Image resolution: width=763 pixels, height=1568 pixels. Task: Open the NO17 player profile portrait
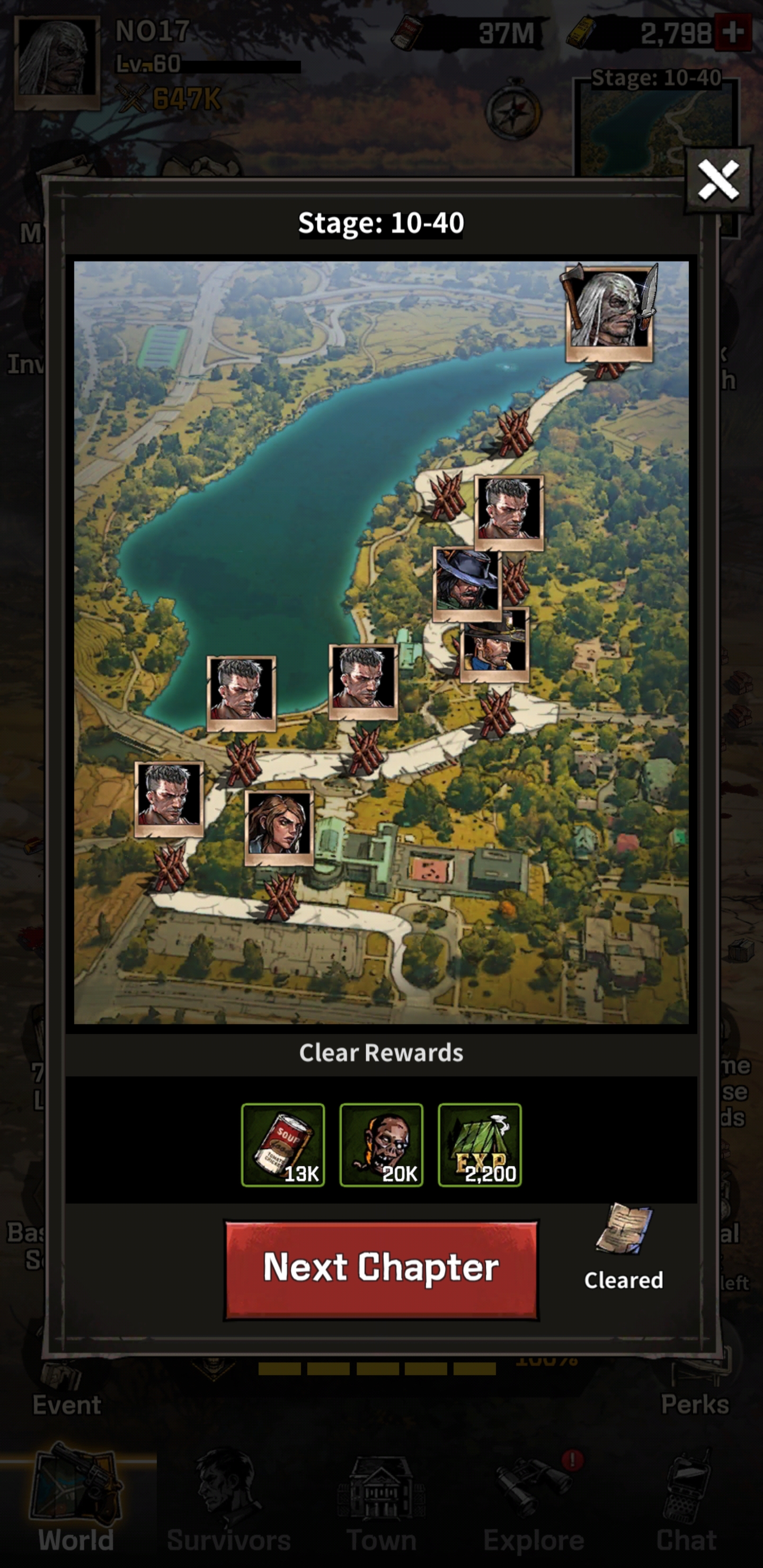coord(57,62)
